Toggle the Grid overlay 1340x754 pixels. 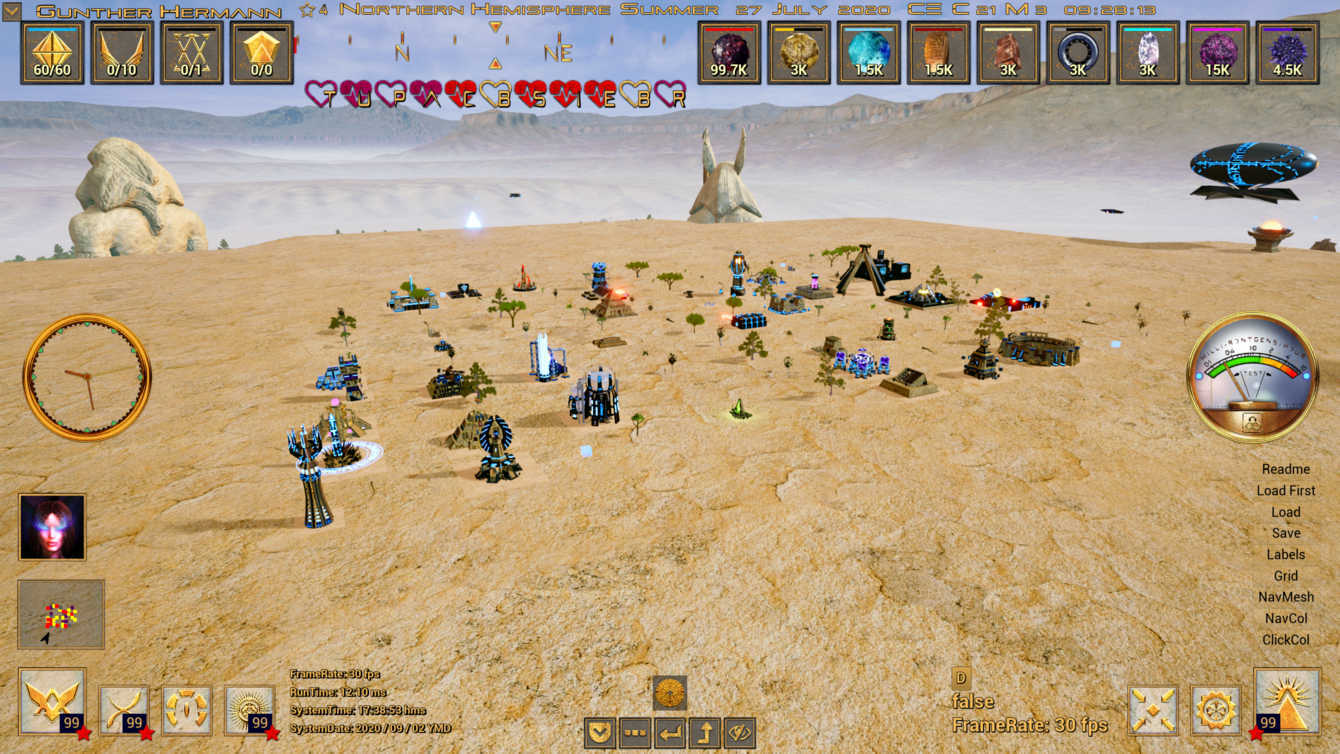click(x=1285, y=576)
